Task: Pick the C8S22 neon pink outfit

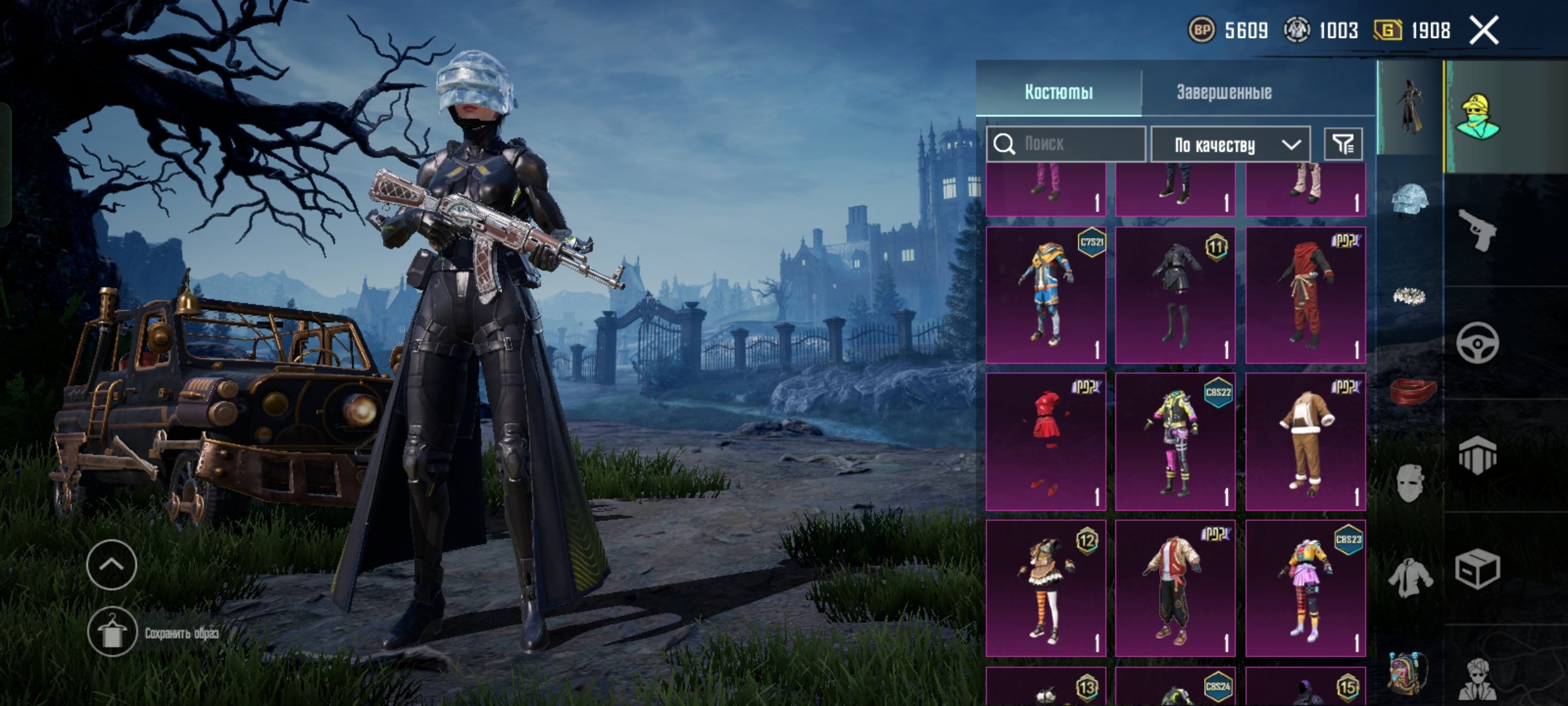Action: (x=1175, y=442)
